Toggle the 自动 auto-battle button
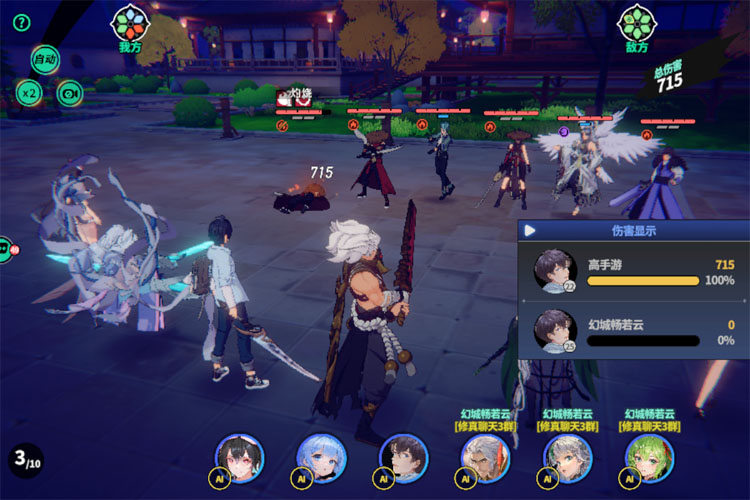The image size is (750, 500). click(x=45, y=60)
